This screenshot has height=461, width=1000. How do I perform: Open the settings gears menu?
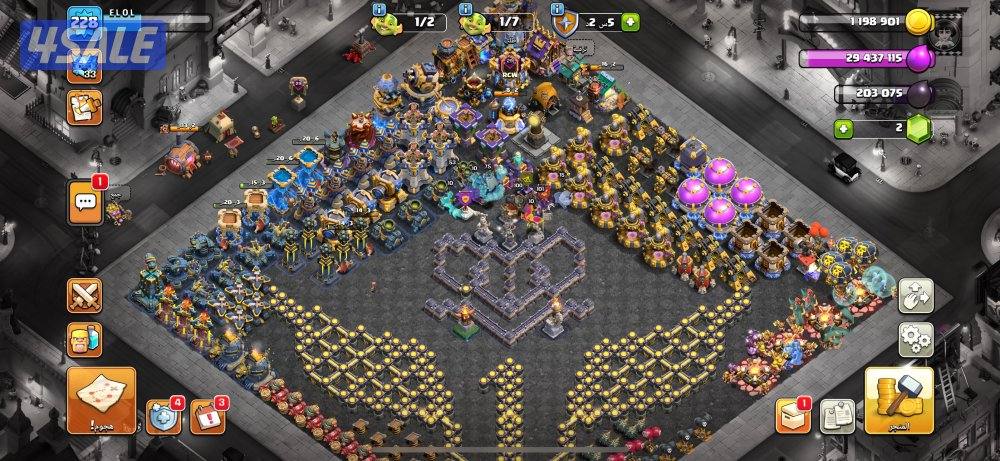coord(915,339)
